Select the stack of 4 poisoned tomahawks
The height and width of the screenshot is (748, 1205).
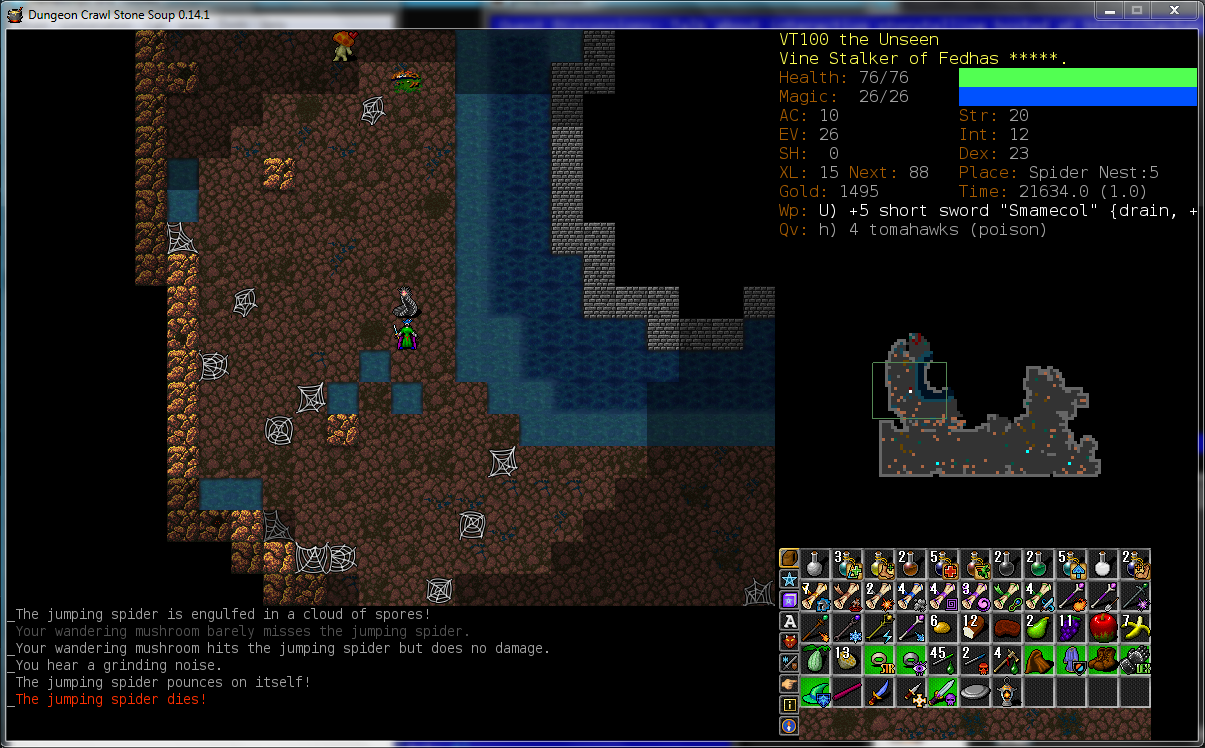point(1008,660)
